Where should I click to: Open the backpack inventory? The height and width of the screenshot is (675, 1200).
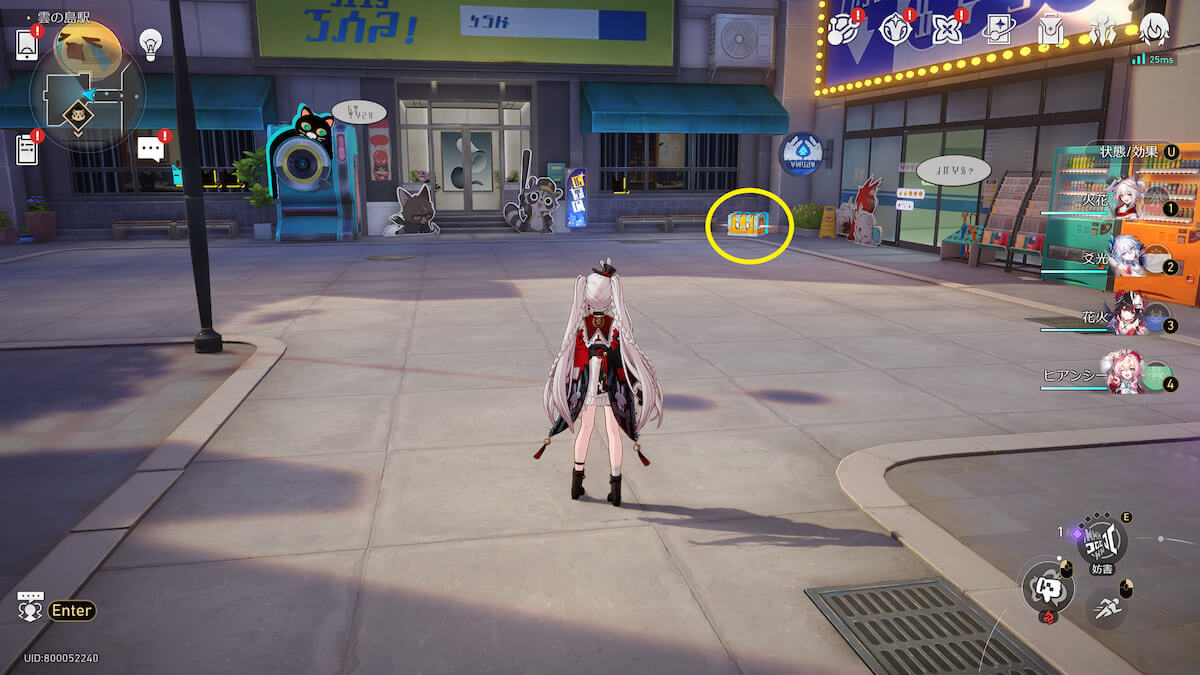point(1049,31)
